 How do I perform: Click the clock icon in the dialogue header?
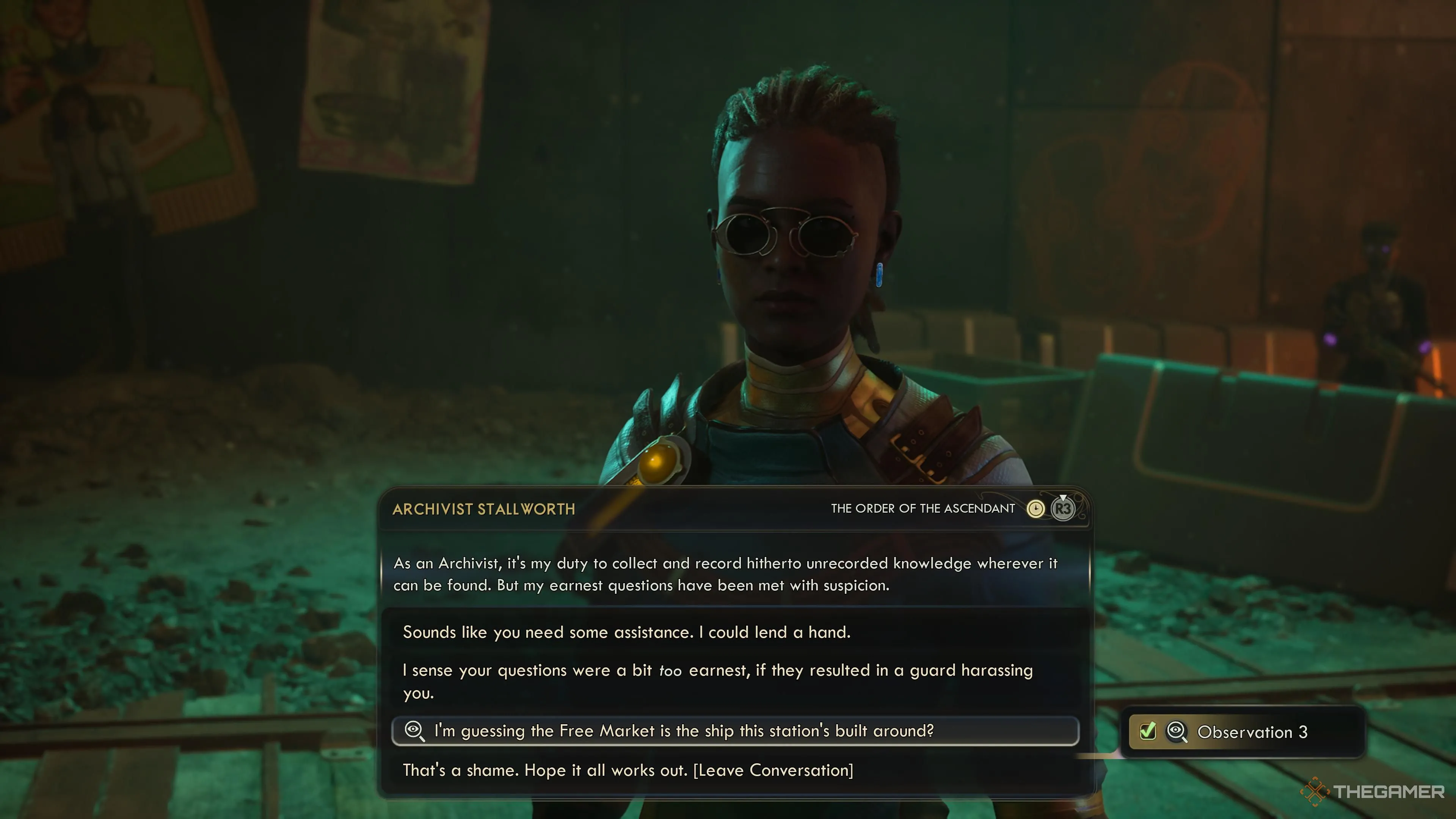[x=1036, y=508]
